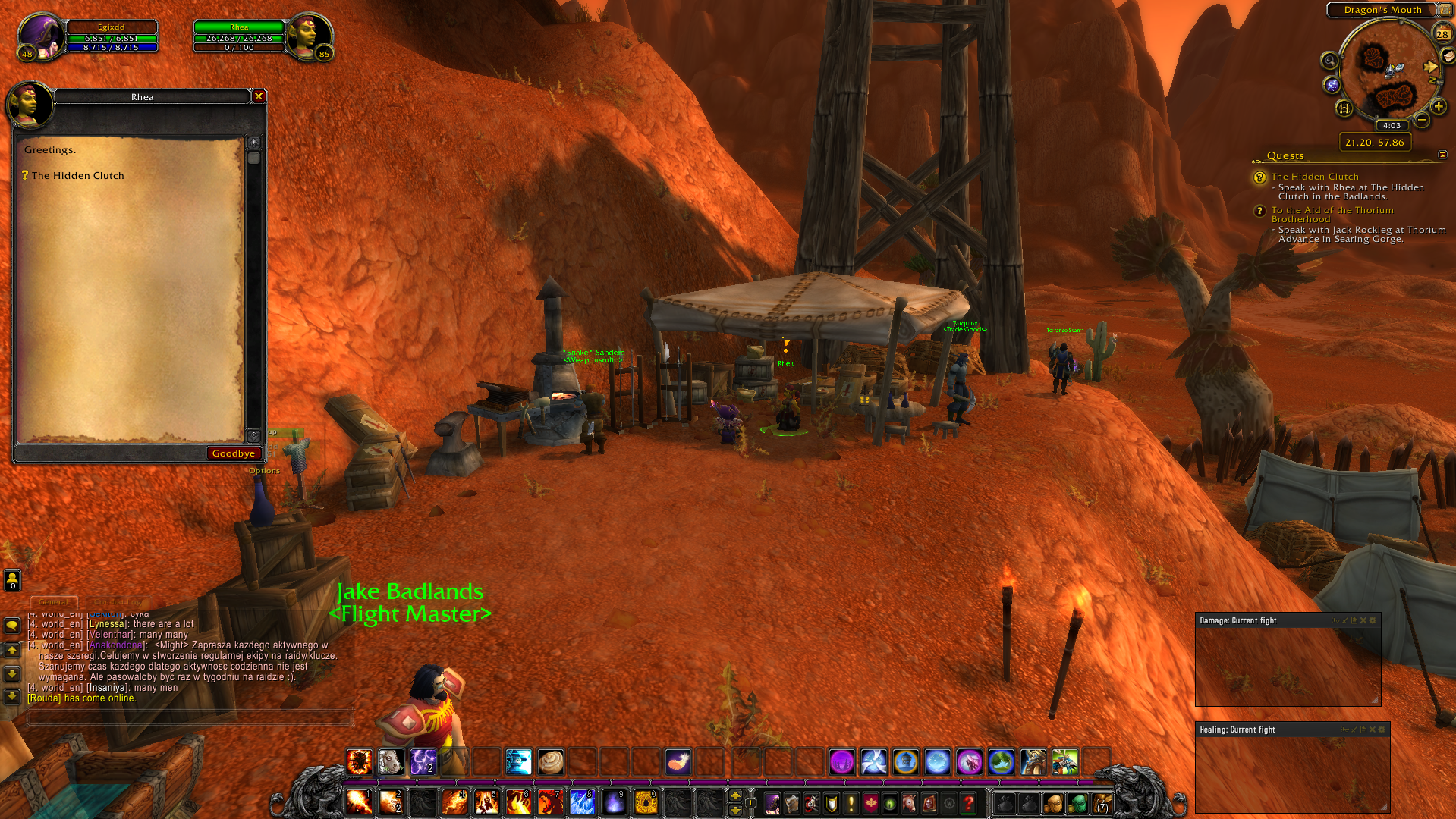This screenshot has height=819, width=1456.
Task: Use the cinnamon roll food item
Action: (550, 761)
